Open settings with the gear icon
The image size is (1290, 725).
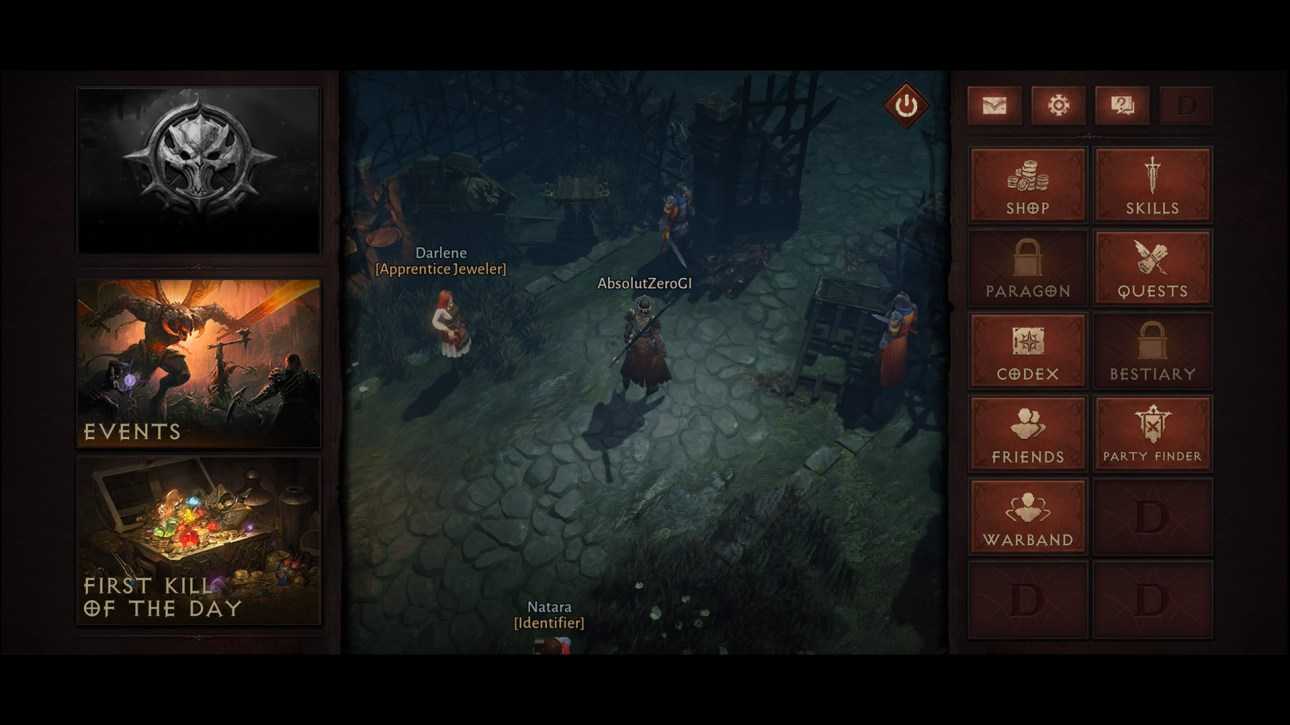pyautogui.click(x=1058, y=106)
